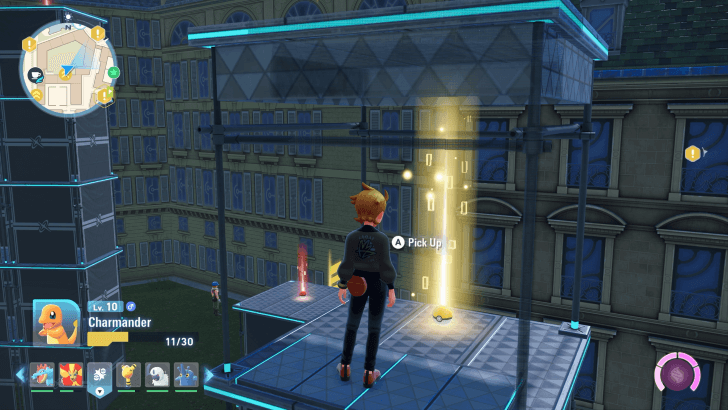Select the yellow chevron marker on minimap

(x=35, y=94)
